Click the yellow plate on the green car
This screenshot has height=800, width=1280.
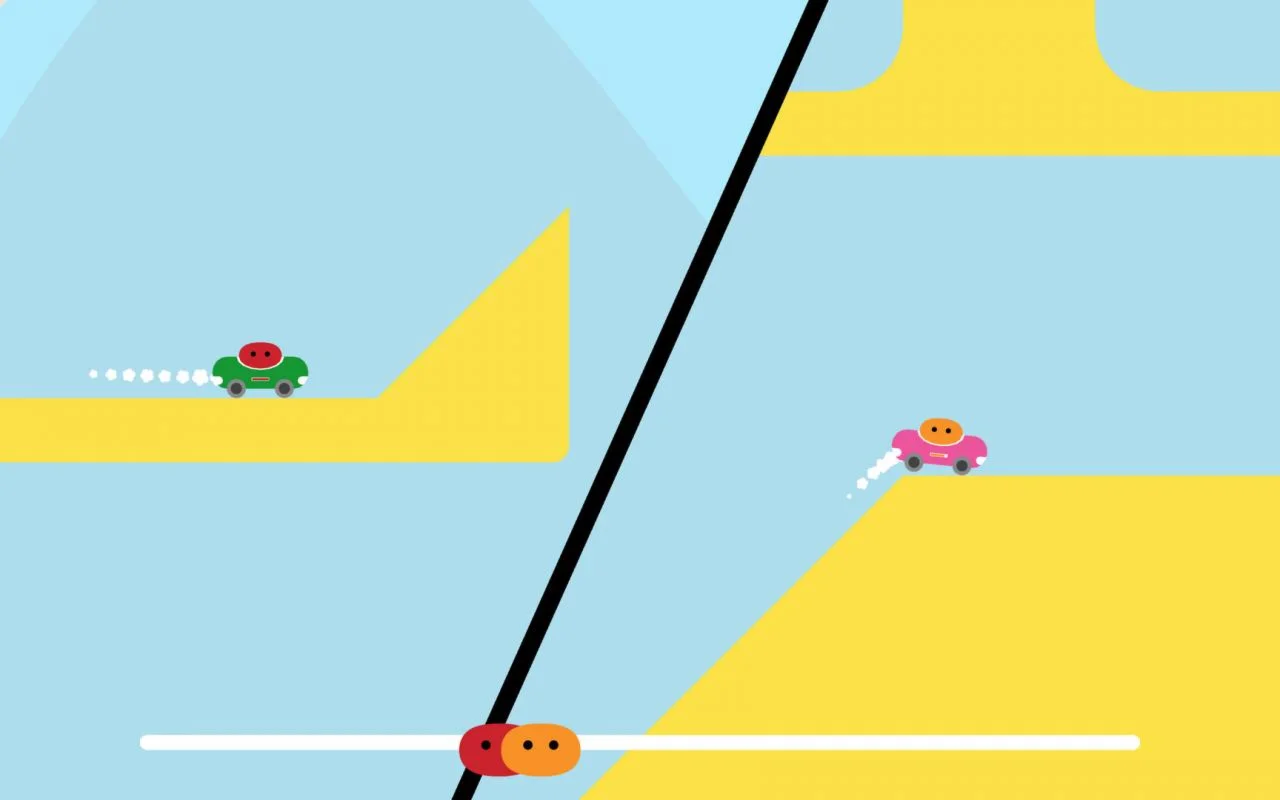click(260, 380)
